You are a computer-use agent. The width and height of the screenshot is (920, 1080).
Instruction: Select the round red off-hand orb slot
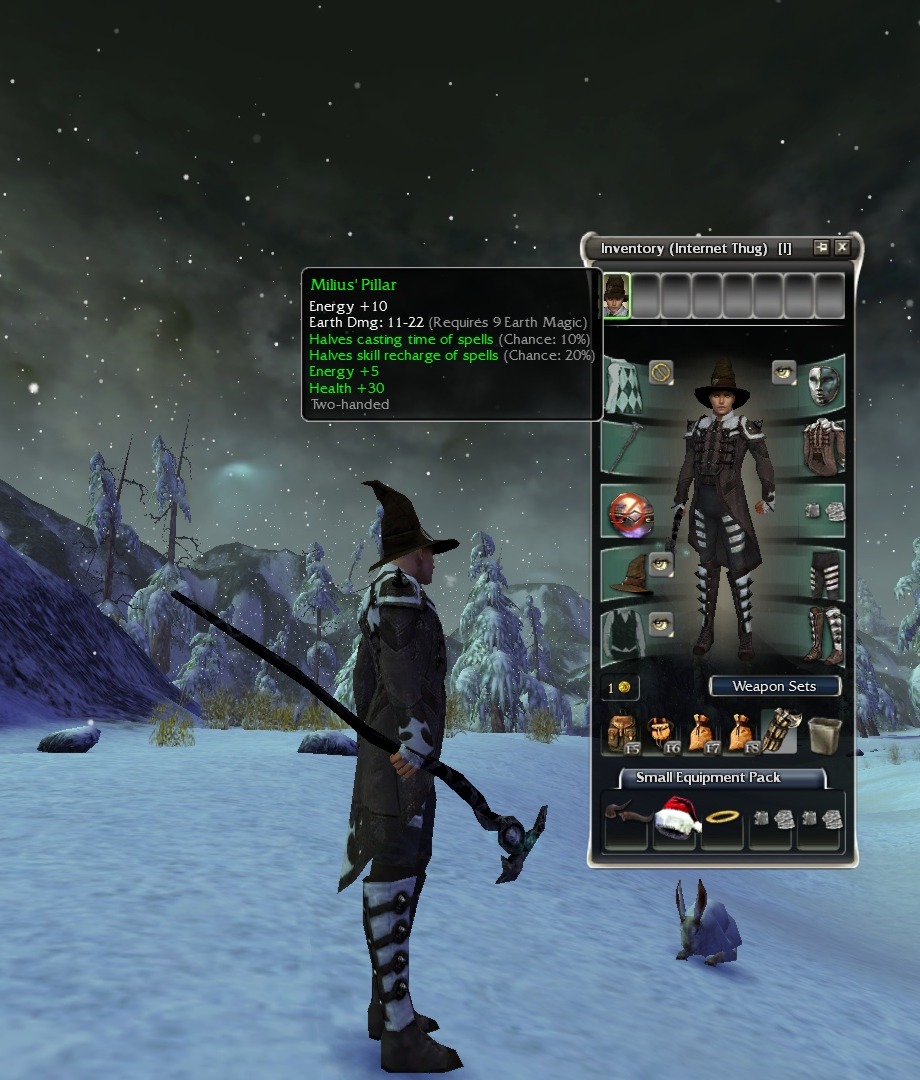[x=631, y=513]
